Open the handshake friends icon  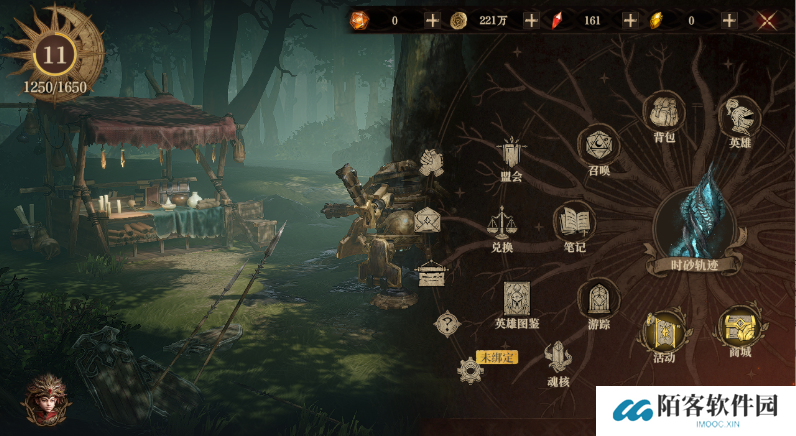click(432, 162)
